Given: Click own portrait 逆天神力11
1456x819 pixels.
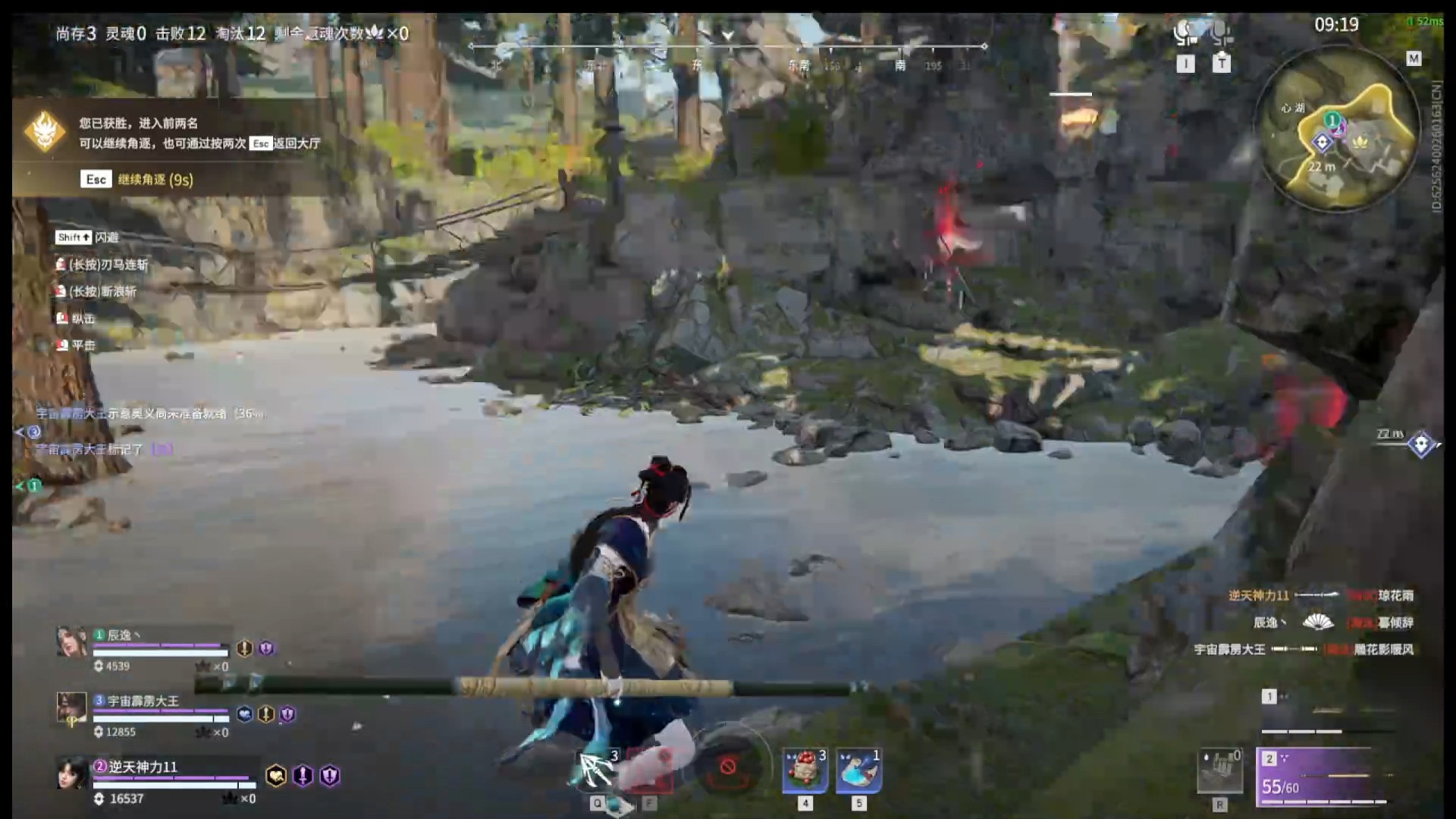Looking at the screenshot, I should 74,773.
